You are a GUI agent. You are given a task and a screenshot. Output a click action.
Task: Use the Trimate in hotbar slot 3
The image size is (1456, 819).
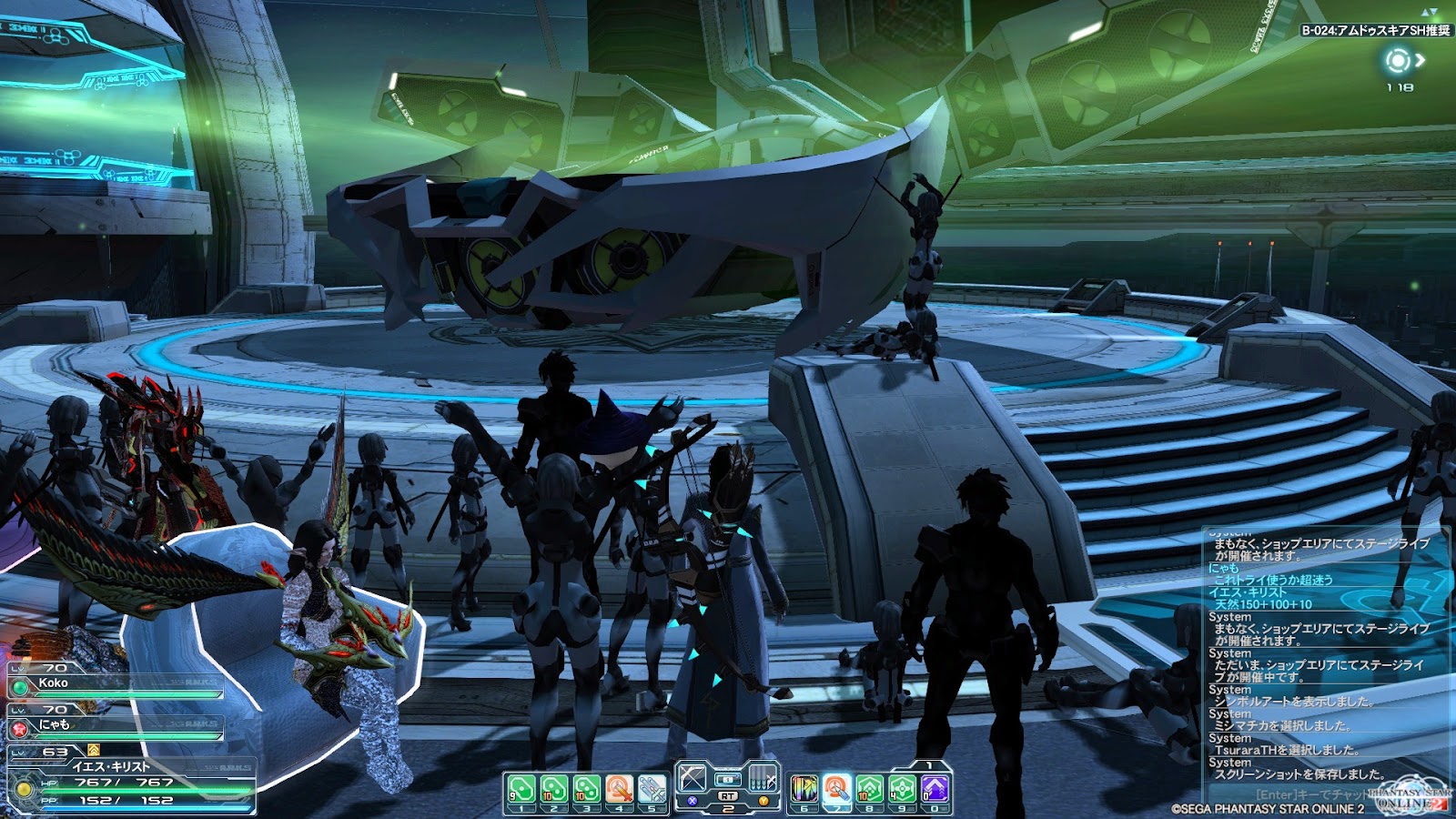pyautogui.click(x=586, y=788)
